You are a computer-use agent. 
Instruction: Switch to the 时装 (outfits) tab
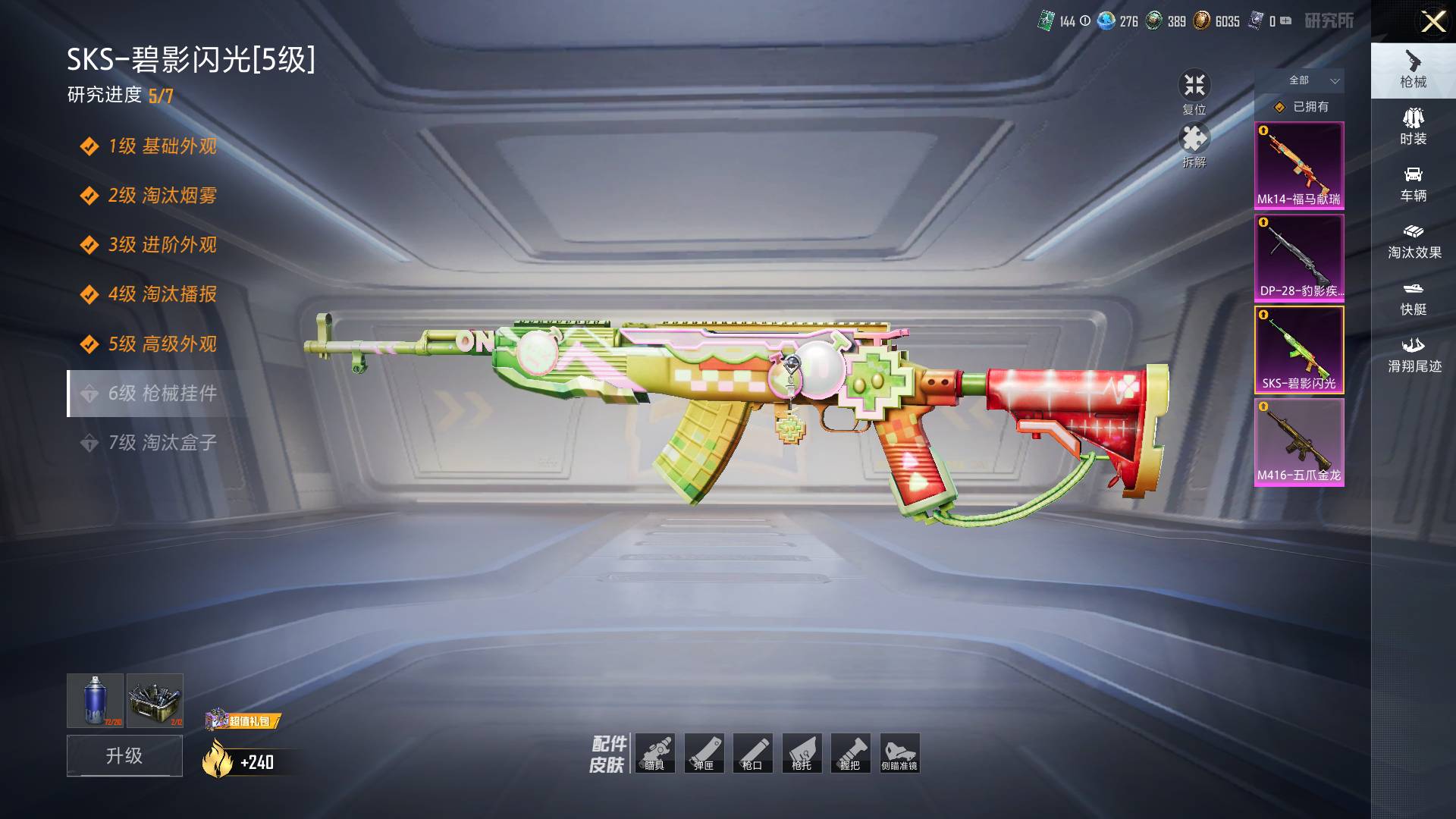coord(1413,127)
